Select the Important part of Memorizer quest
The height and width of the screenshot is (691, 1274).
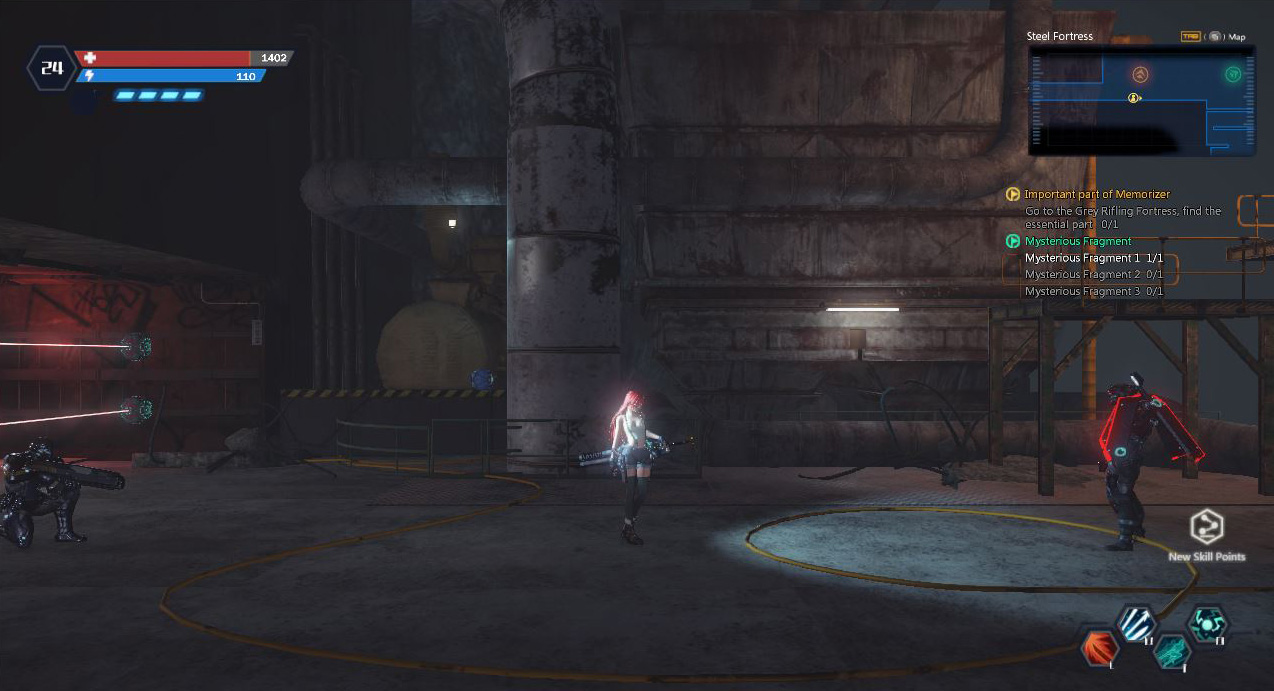tap(1096, 194)
